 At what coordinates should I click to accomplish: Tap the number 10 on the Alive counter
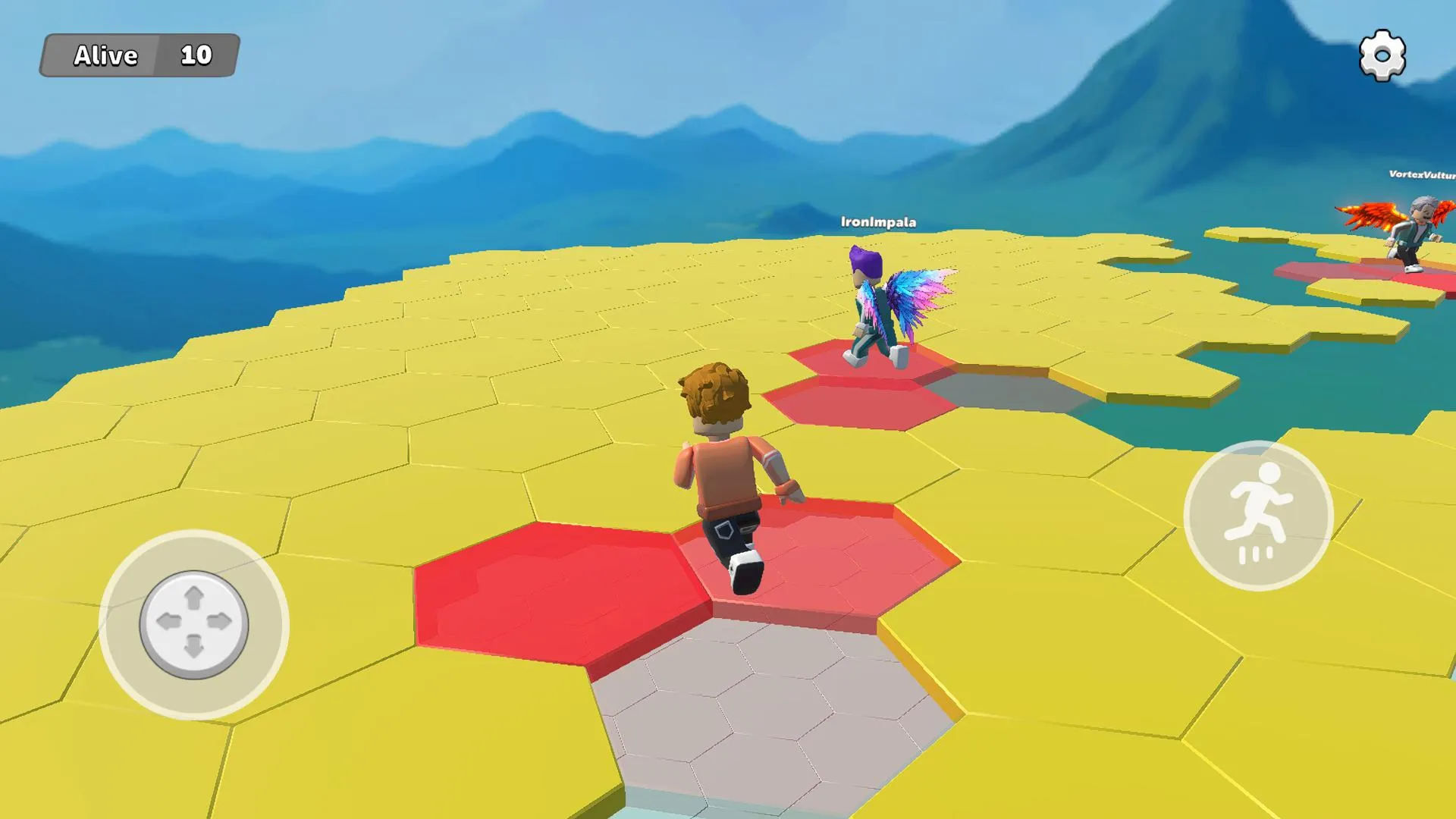(197, 56)
